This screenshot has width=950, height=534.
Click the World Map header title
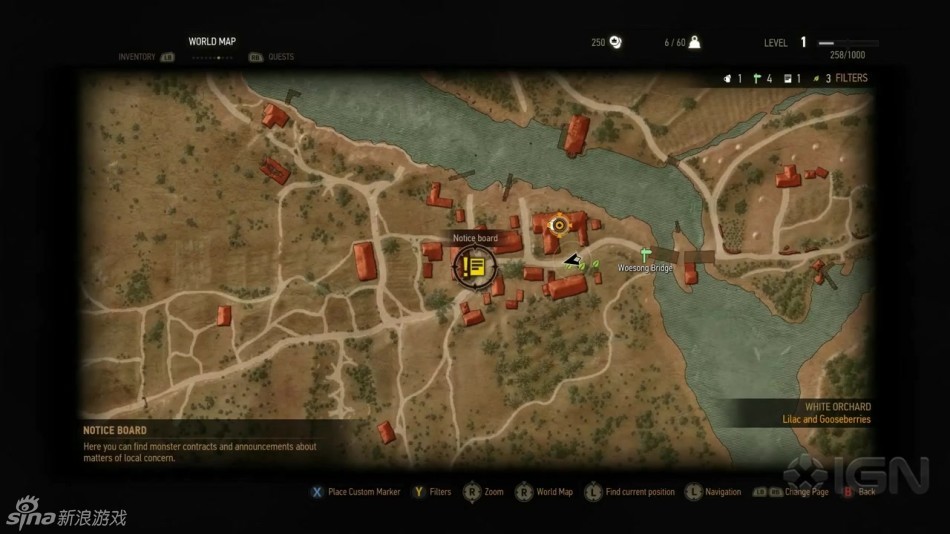212,41
